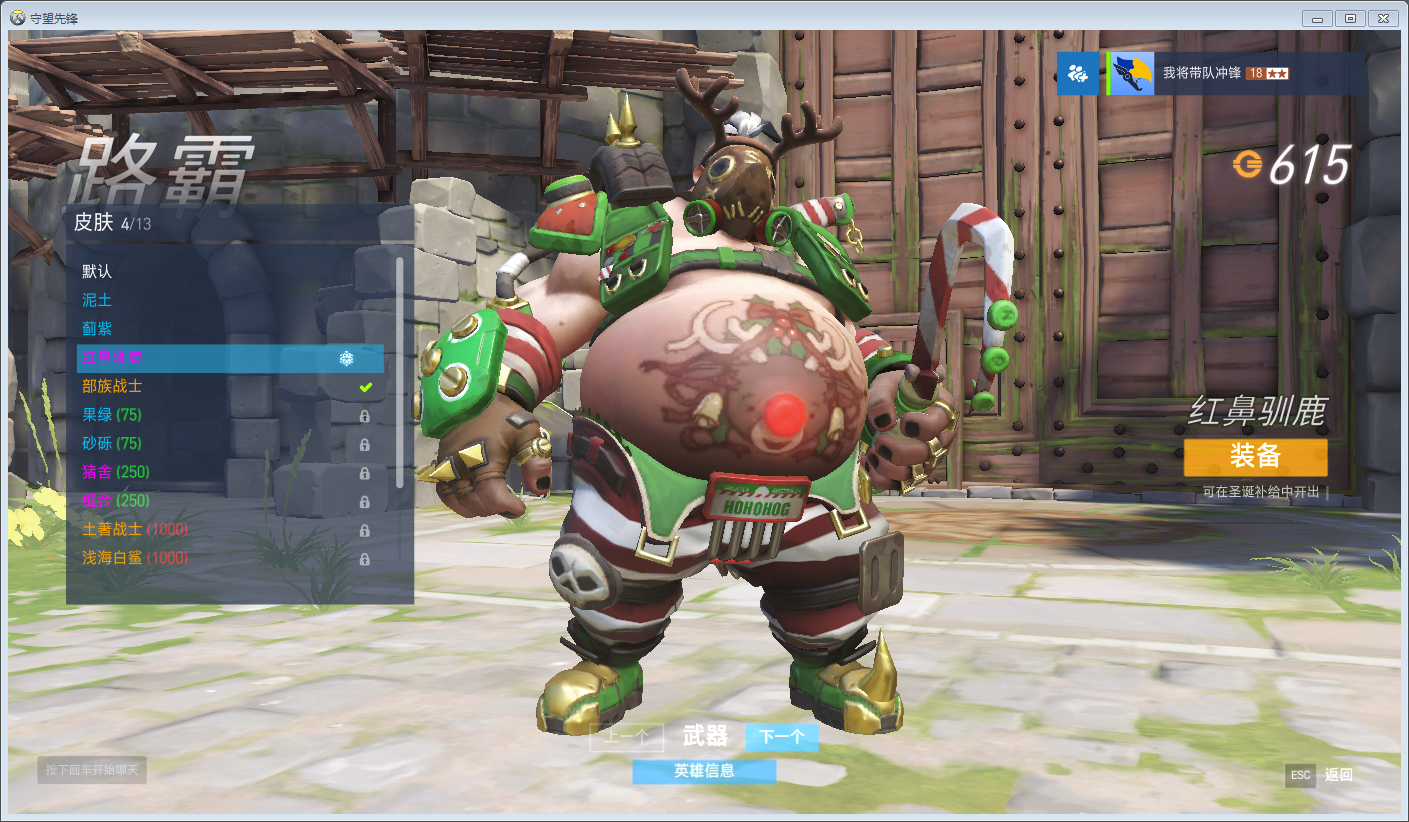Select the 缝合 (250) skin
Screen dimensions: 1409x822
coord(116,500)
